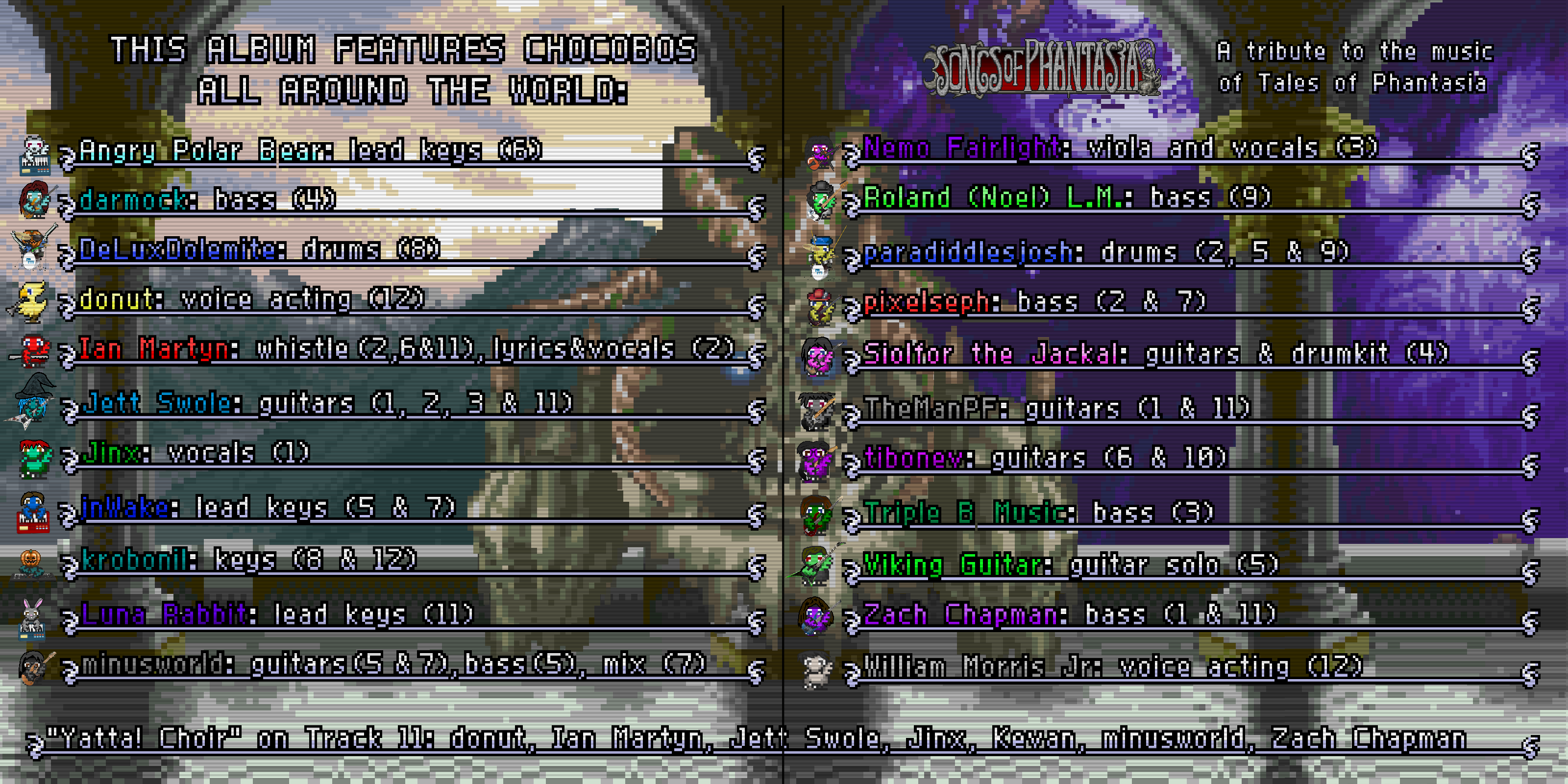Choose the Roland (Noel) L.M. bass entry
This screenshot has width=1568, height=784.
(1067, 197)
